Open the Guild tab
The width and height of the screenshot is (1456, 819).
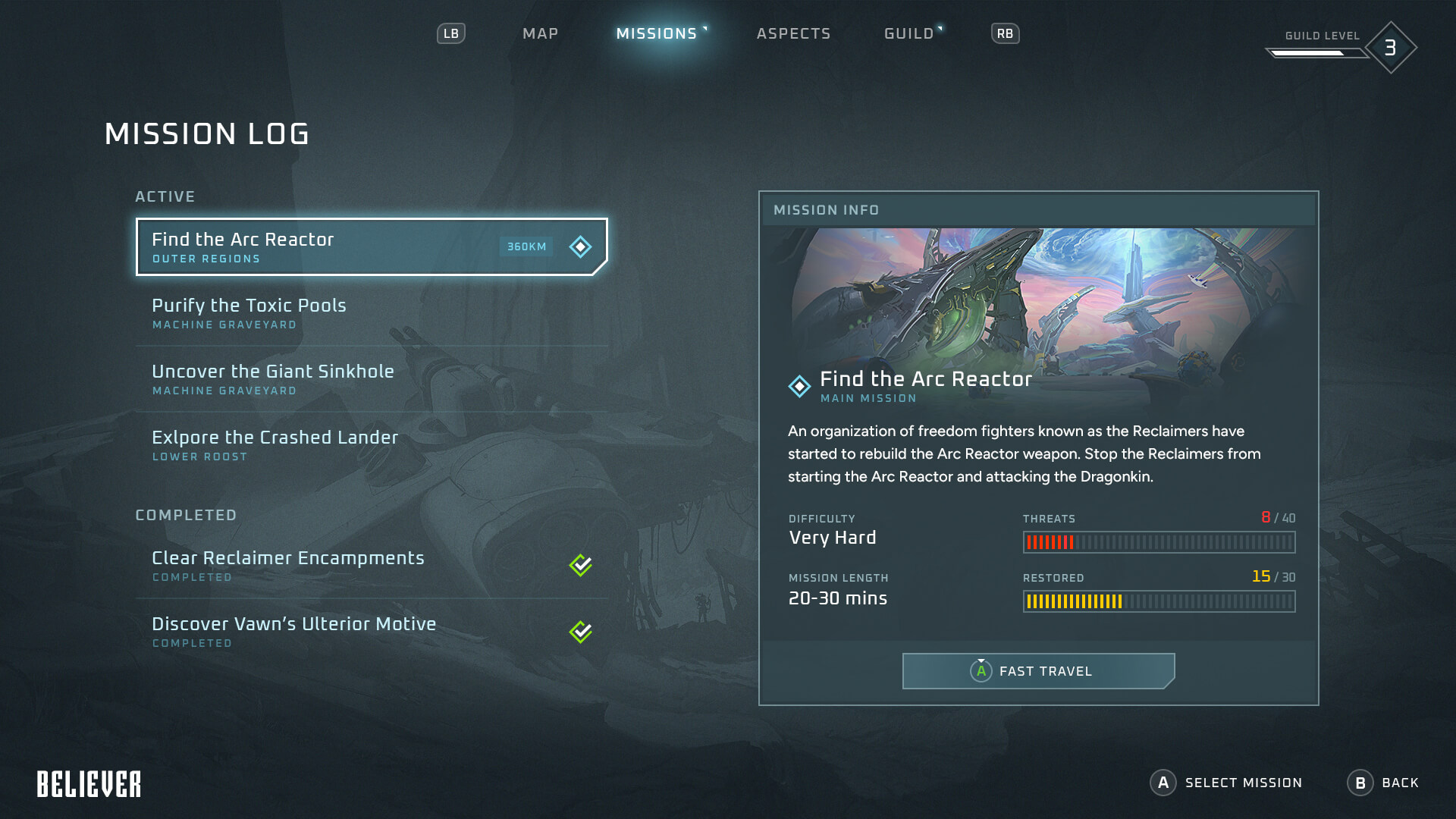908,33
